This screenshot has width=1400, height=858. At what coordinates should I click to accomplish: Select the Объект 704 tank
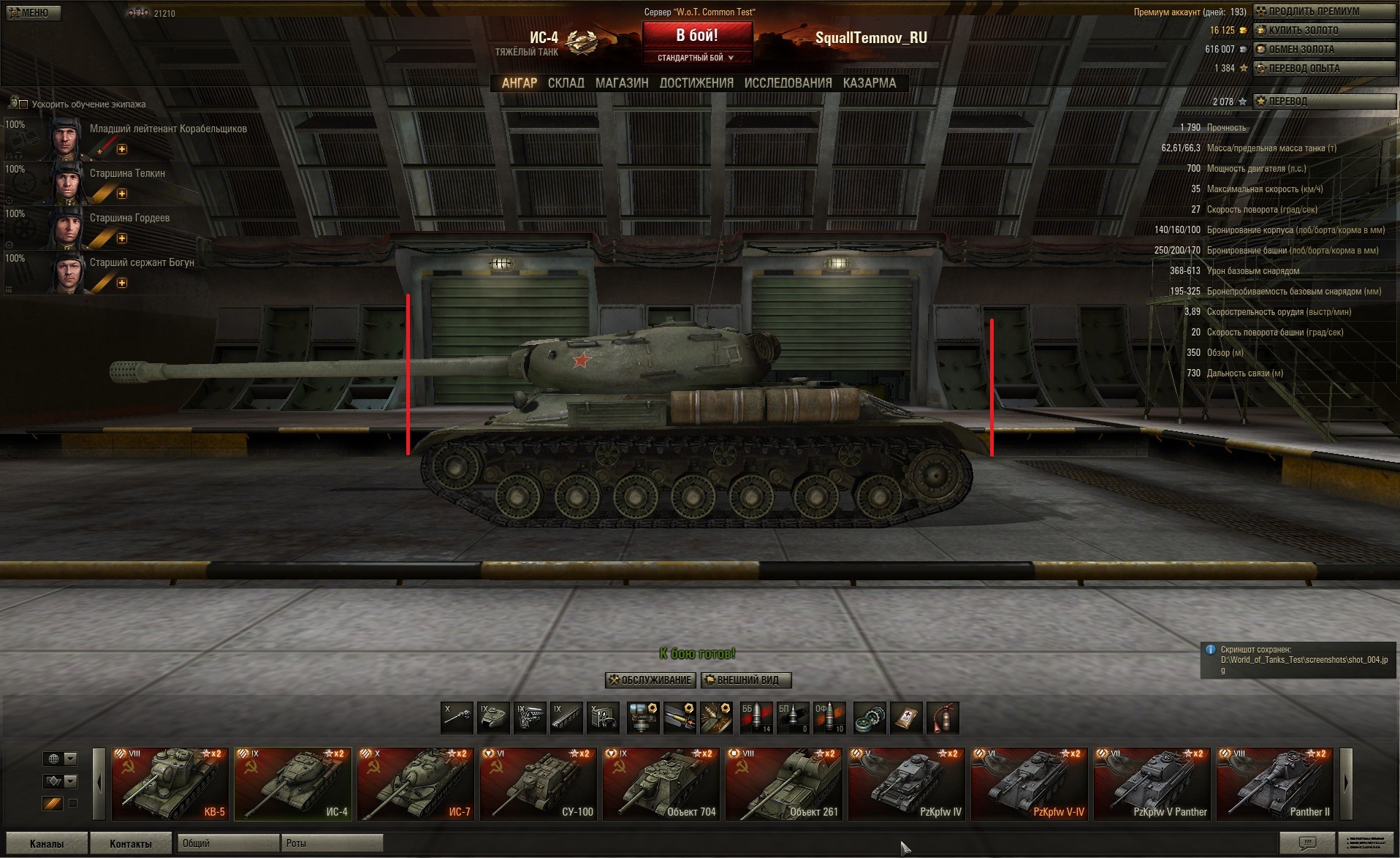click(x=662, y=783)
